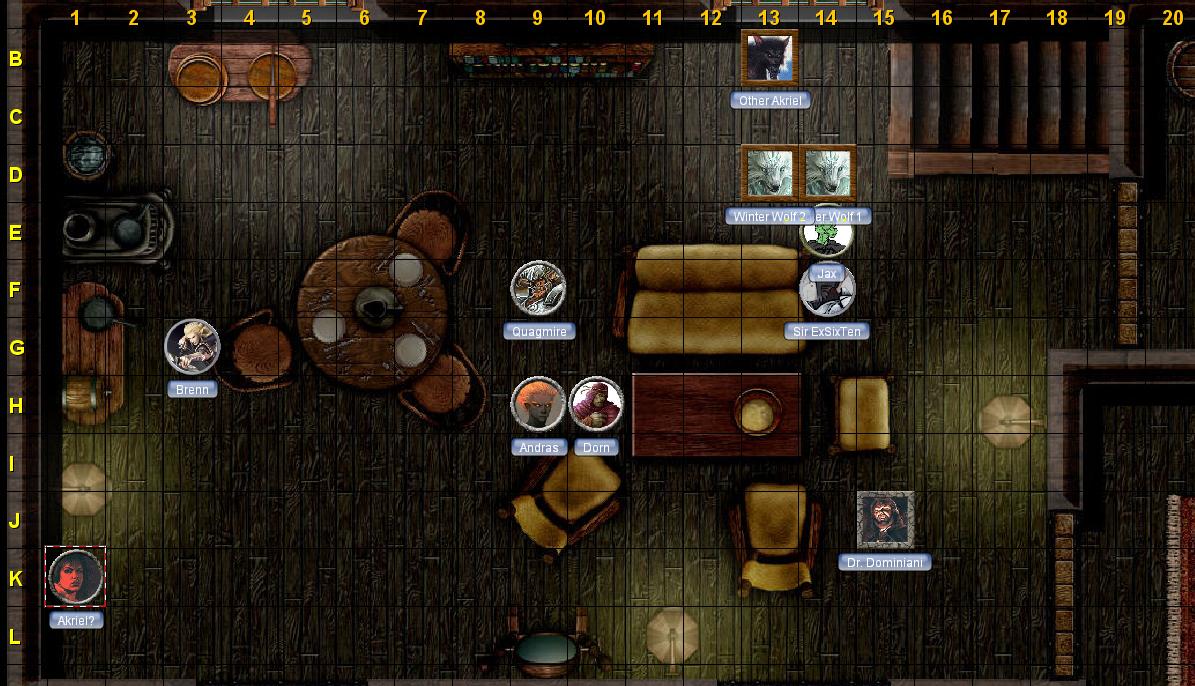Select the Winter Wolf 2 token
This screenshot has width=1195, height=686.
[769, 174]
